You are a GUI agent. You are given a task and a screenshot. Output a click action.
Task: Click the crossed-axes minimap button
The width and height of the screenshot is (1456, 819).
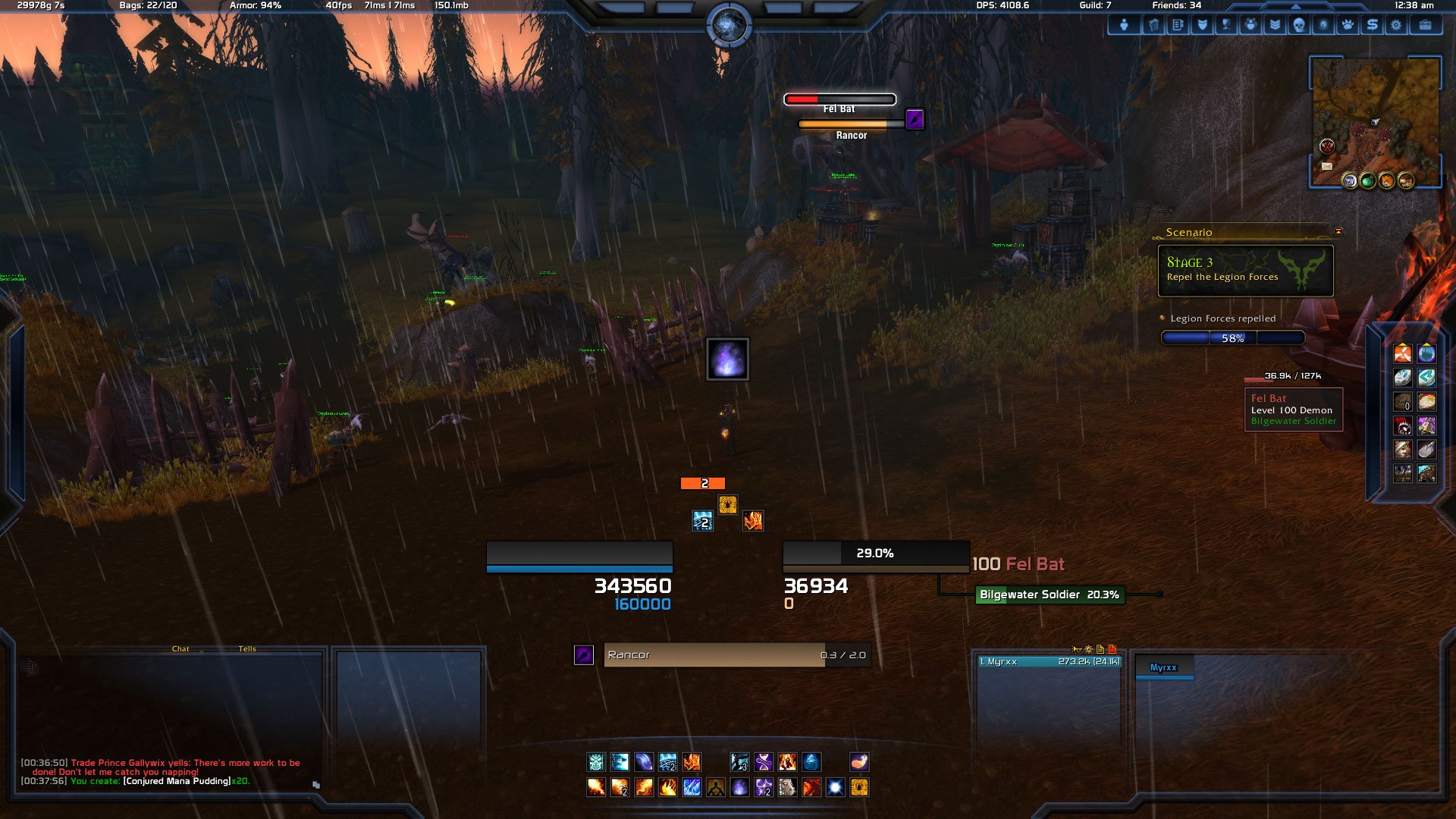coord(1327,146)
